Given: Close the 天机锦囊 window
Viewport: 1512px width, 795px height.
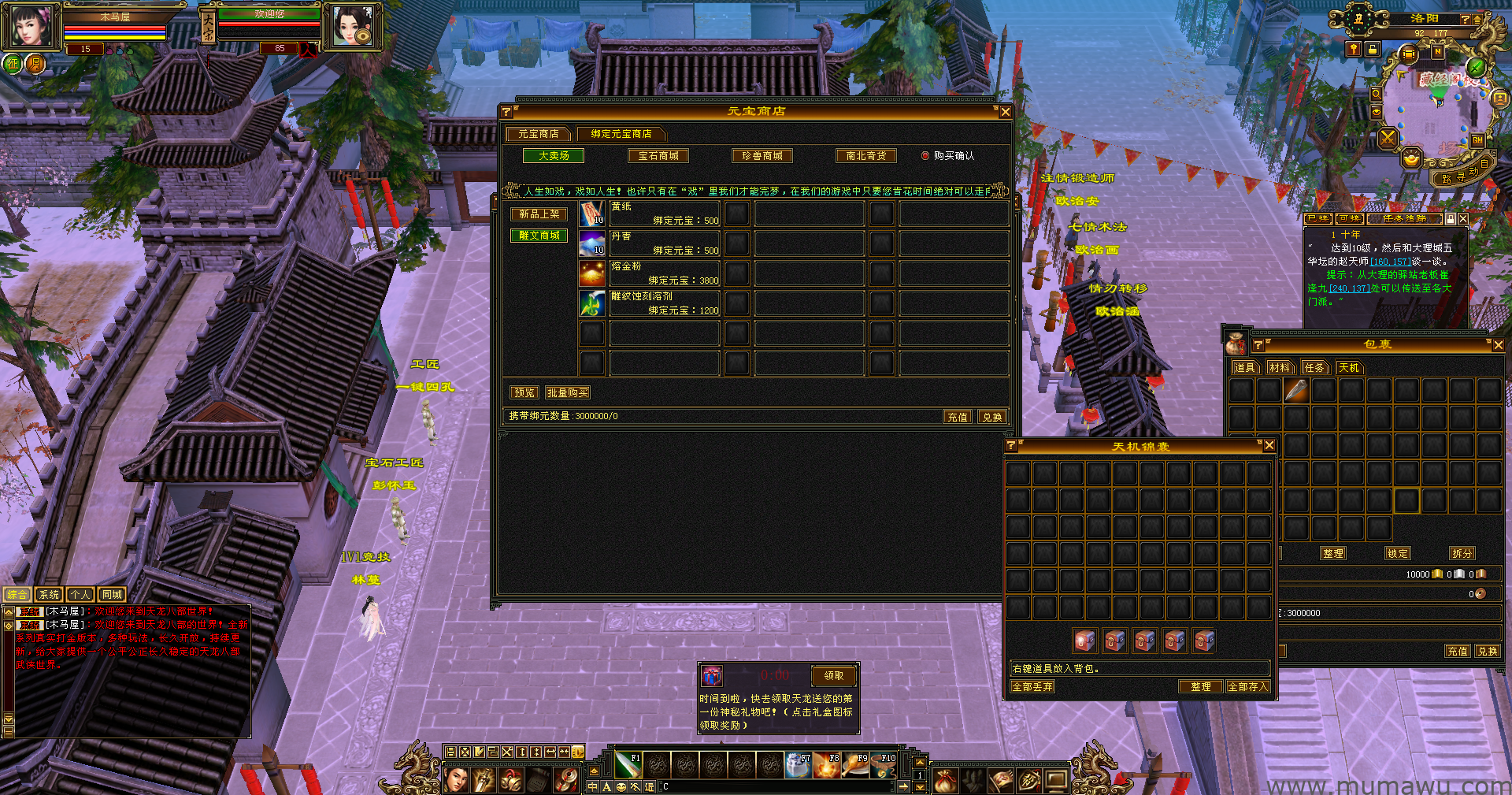Looking at the screenshot, I should 1269,446.
